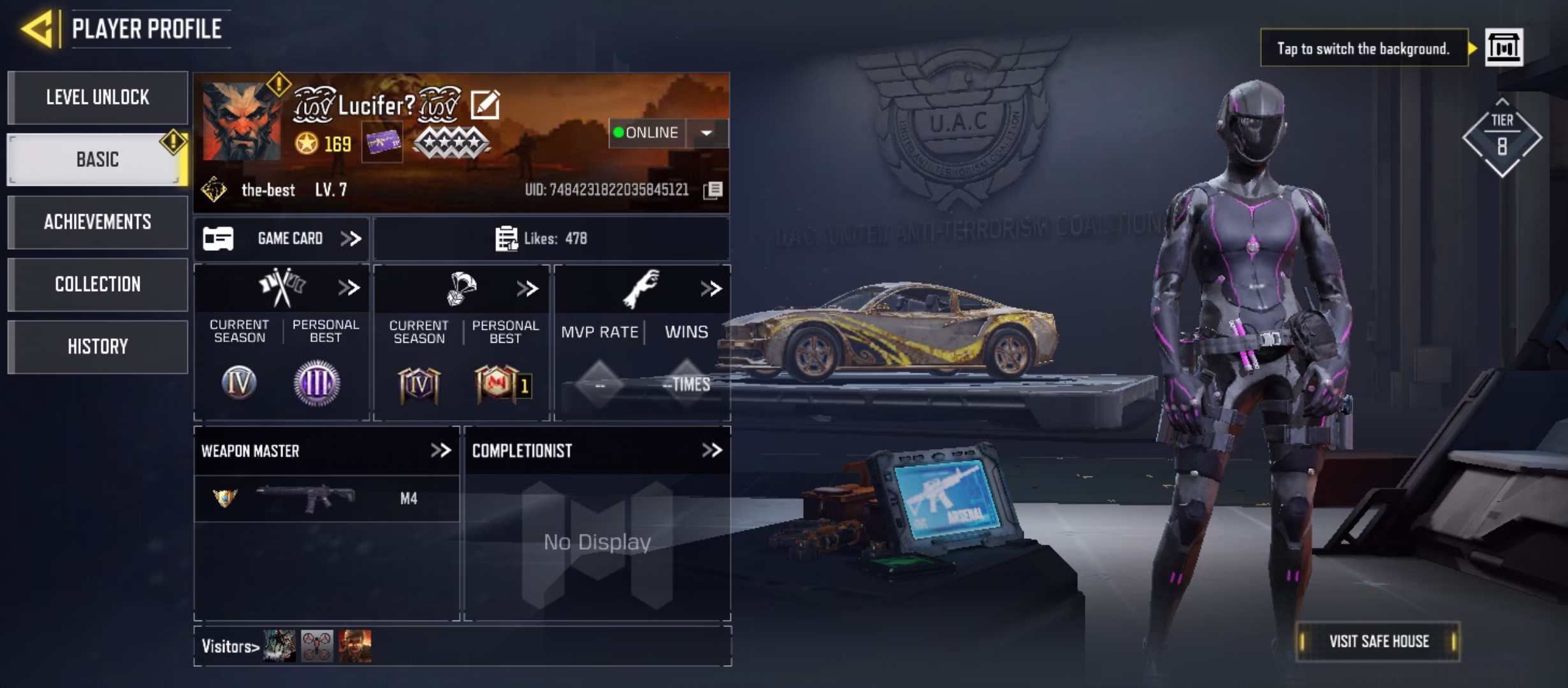Open the Visitors list
The image size is (1568, 688).
pos(231,647)
